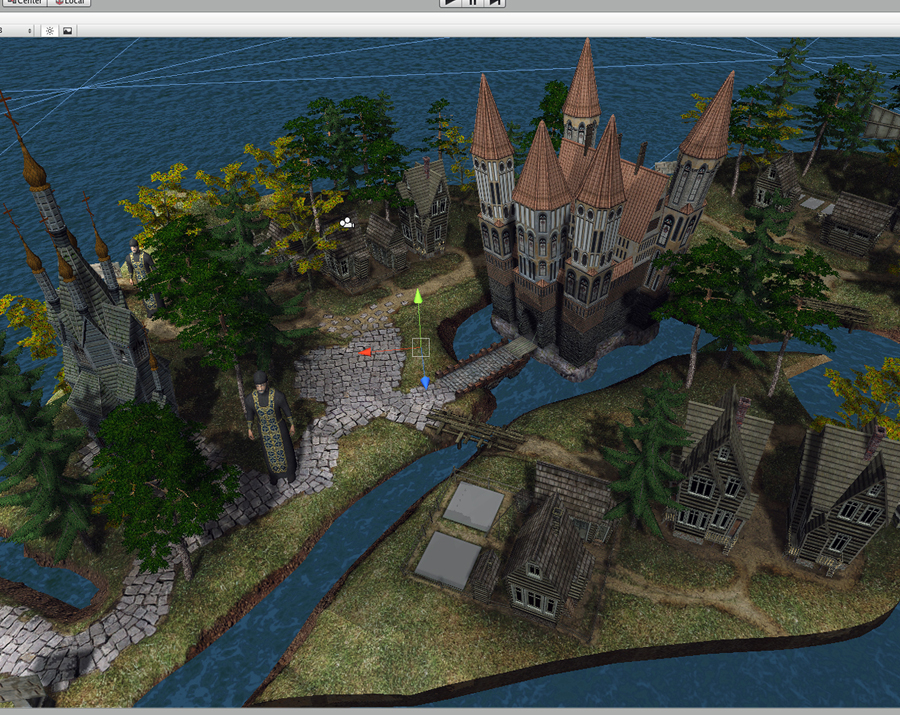The height and width of the screenshot is (715, 900).
Task: Advance one frame with the Step button
Action: (494, 3)
